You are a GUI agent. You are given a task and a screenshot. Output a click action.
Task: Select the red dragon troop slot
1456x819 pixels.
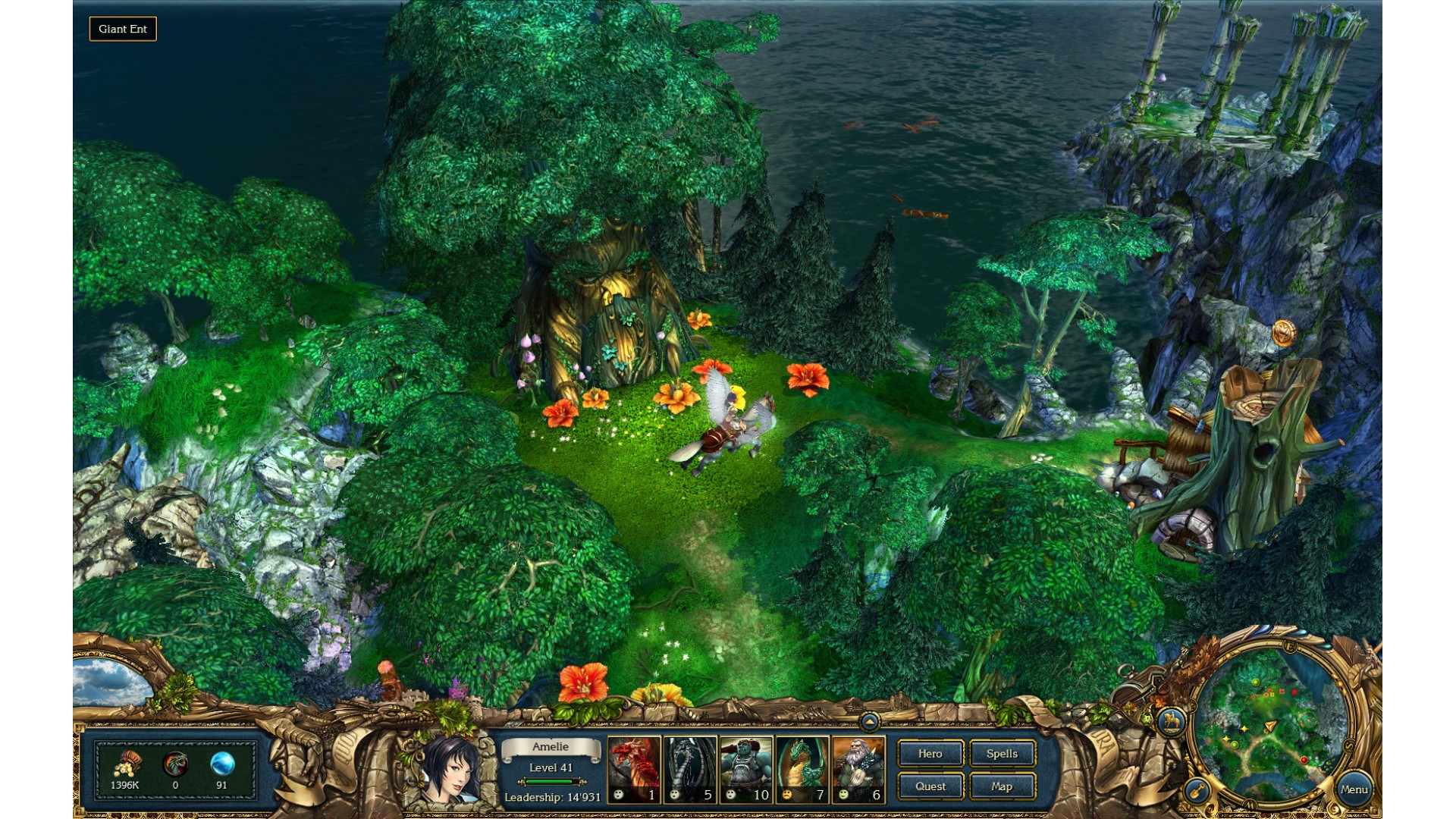[634, 769]
